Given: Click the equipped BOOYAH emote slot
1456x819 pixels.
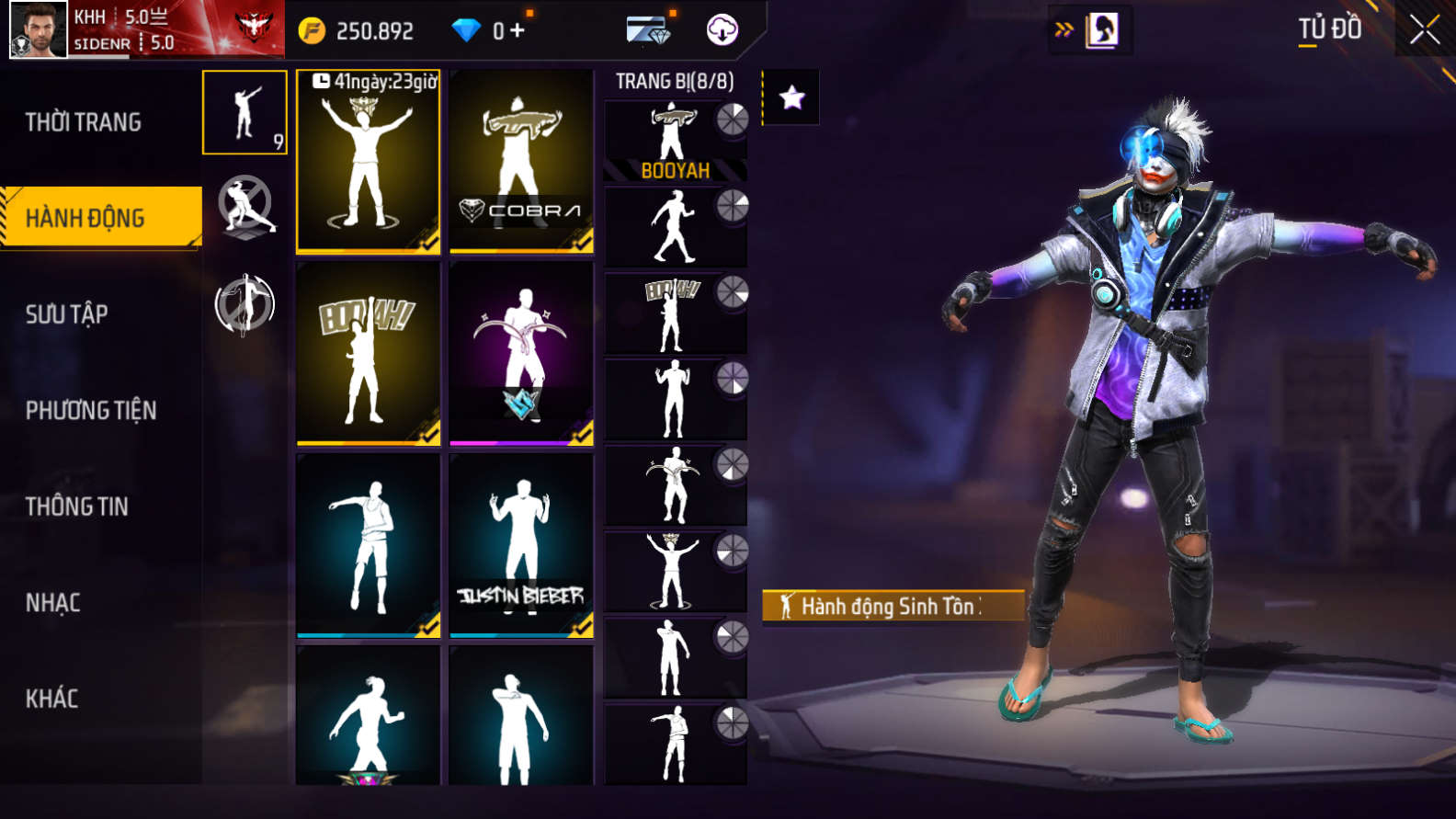Looking at the screenshot, I should tap(675, 141).
